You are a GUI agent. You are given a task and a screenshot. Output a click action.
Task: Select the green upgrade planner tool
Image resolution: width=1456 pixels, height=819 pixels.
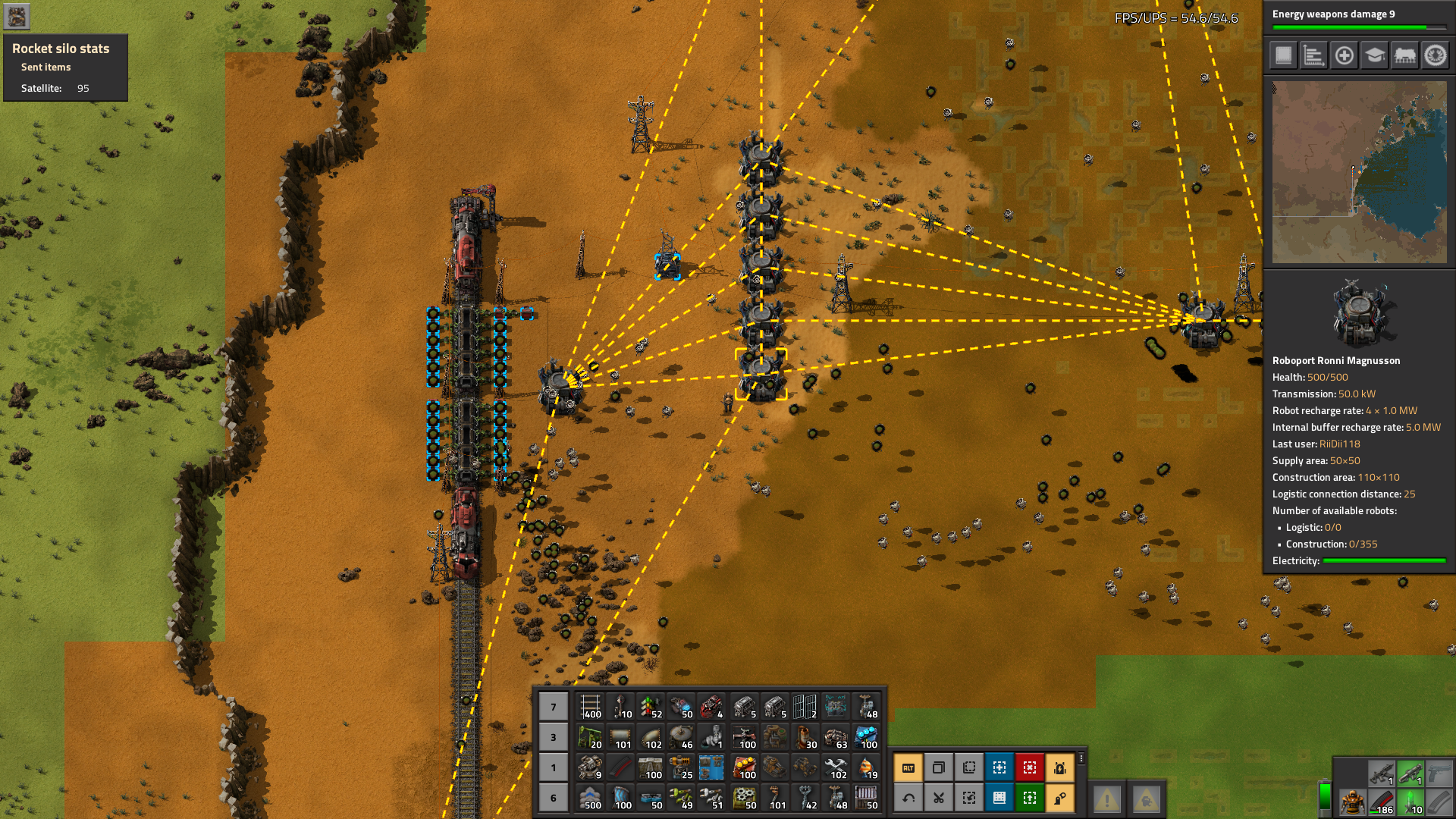(1030, 798)
